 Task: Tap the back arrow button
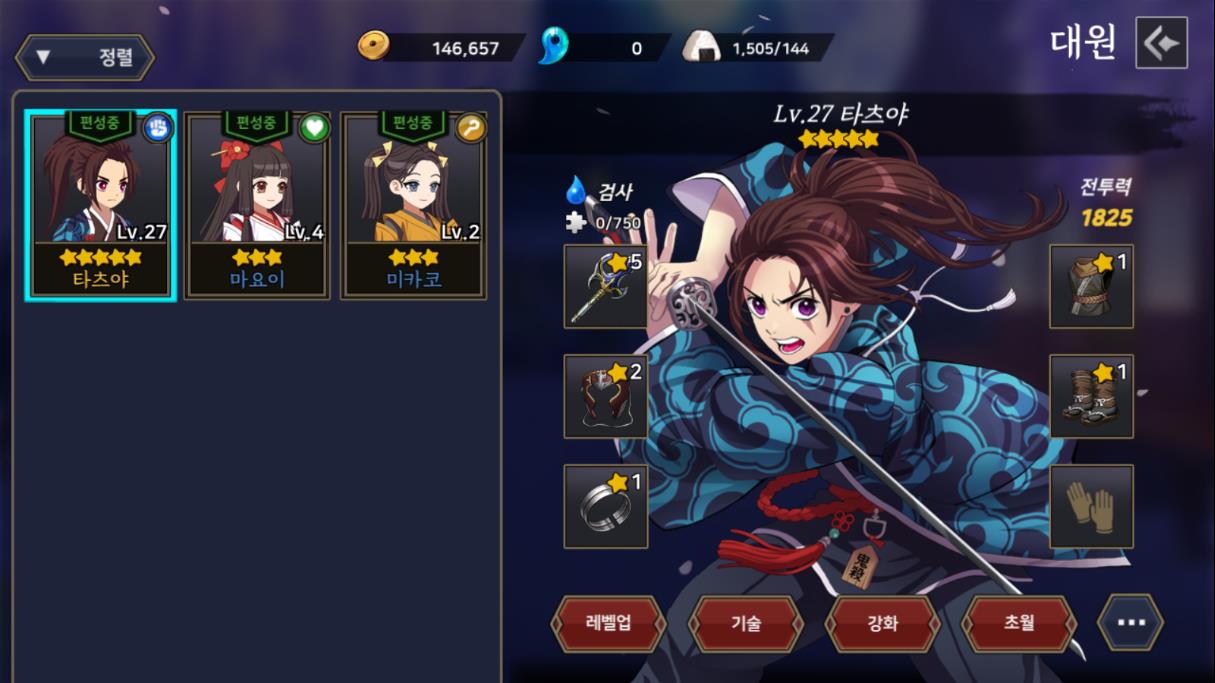tap(1161, 43)
